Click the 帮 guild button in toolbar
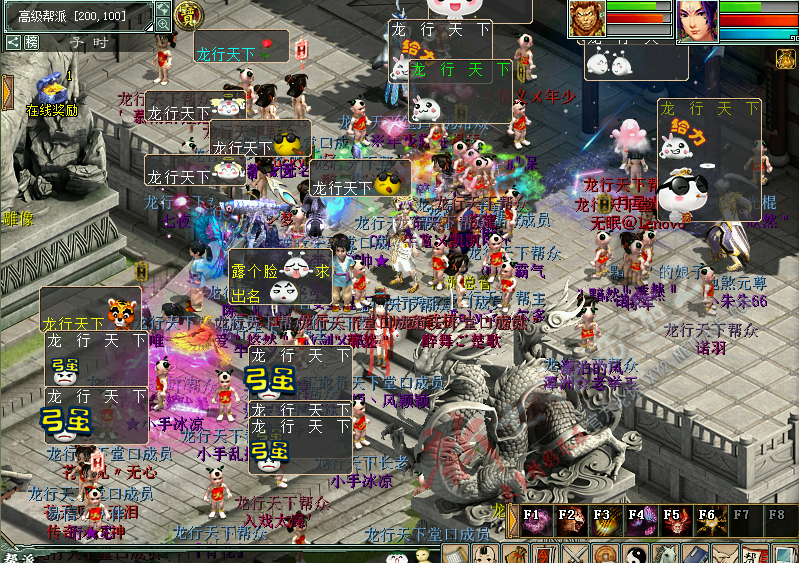The height and width of the screenshot is (563, 799). [x=752, y=554]
